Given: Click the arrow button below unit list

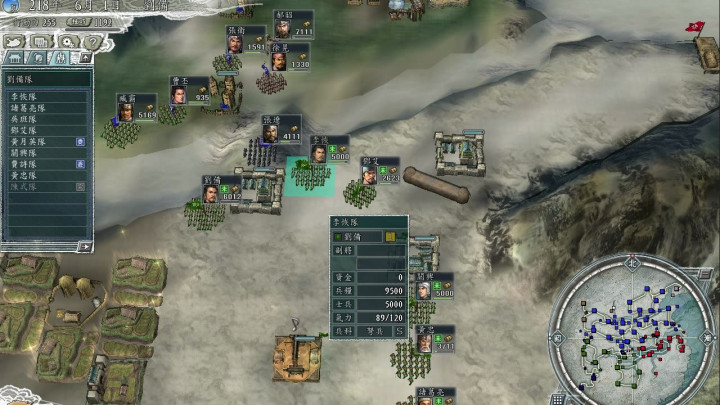Looking at the screenshot, I should pyautogui.click(x=84, y=246).
